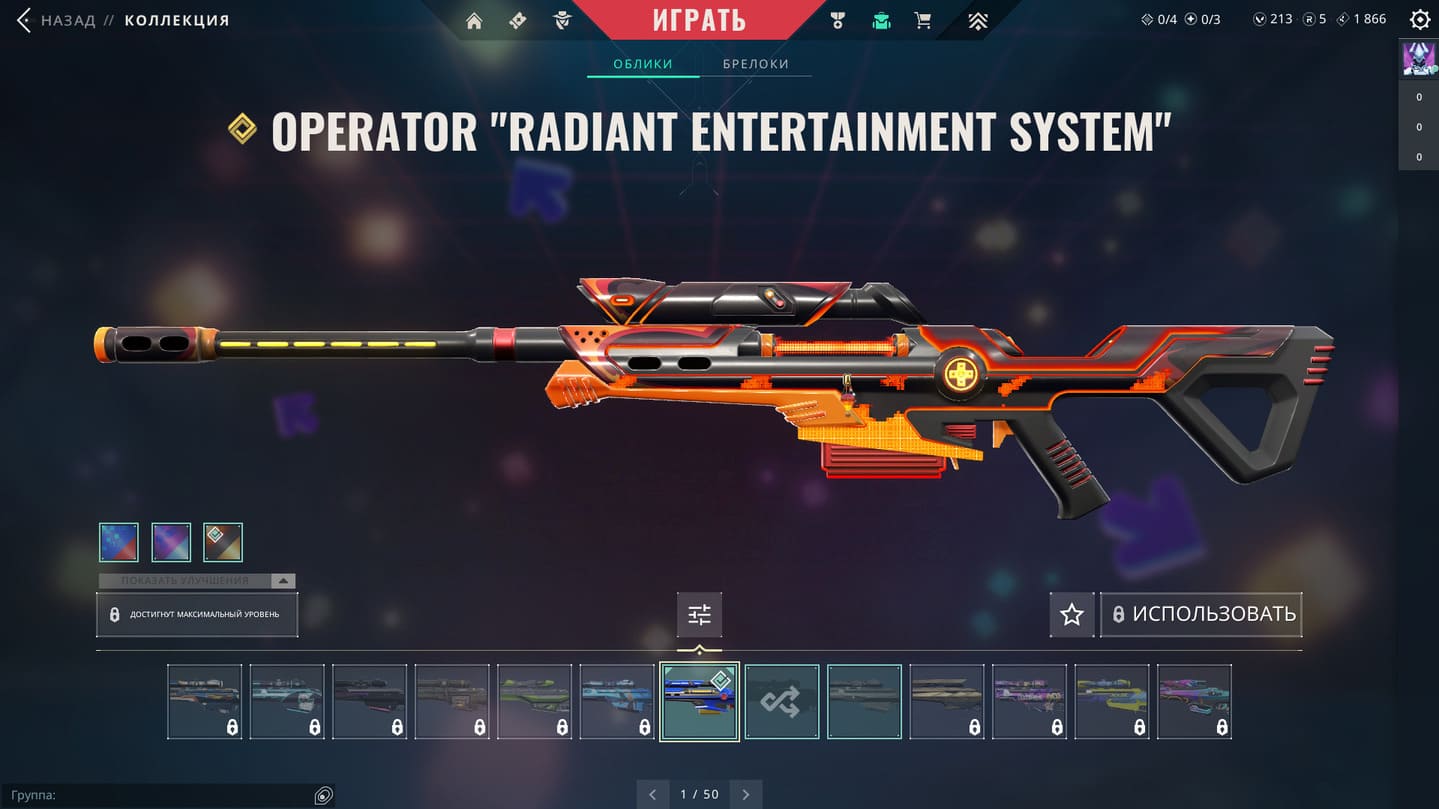Select the random shuffle skin tile

(x=781, y=702)
